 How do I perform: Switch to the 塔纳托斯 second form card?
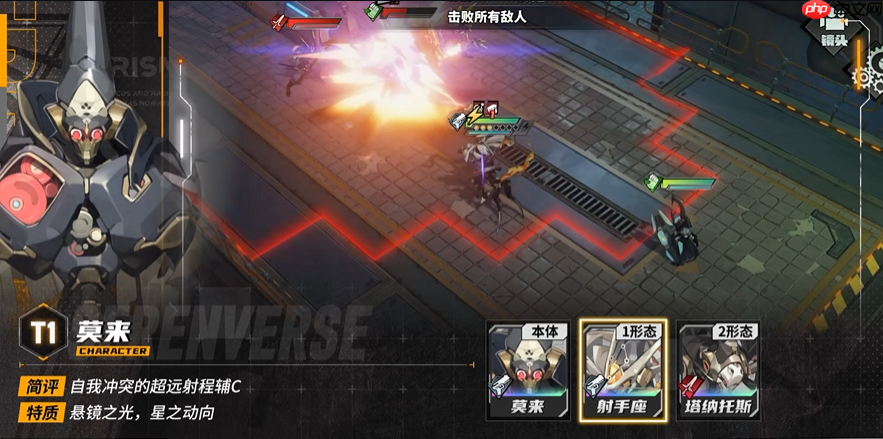click(720, 371)
